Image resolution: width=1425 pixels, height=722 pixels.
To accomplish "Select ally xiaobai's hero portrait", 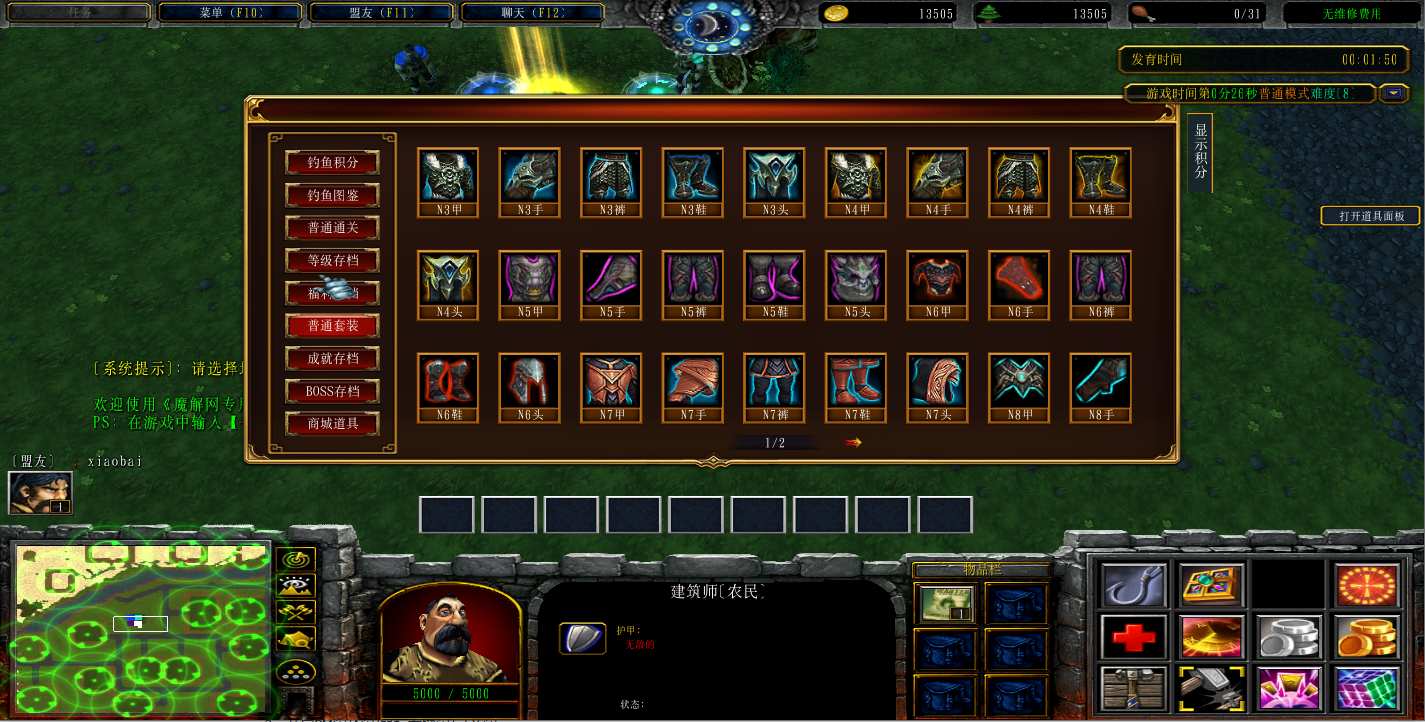I will 40,493.
